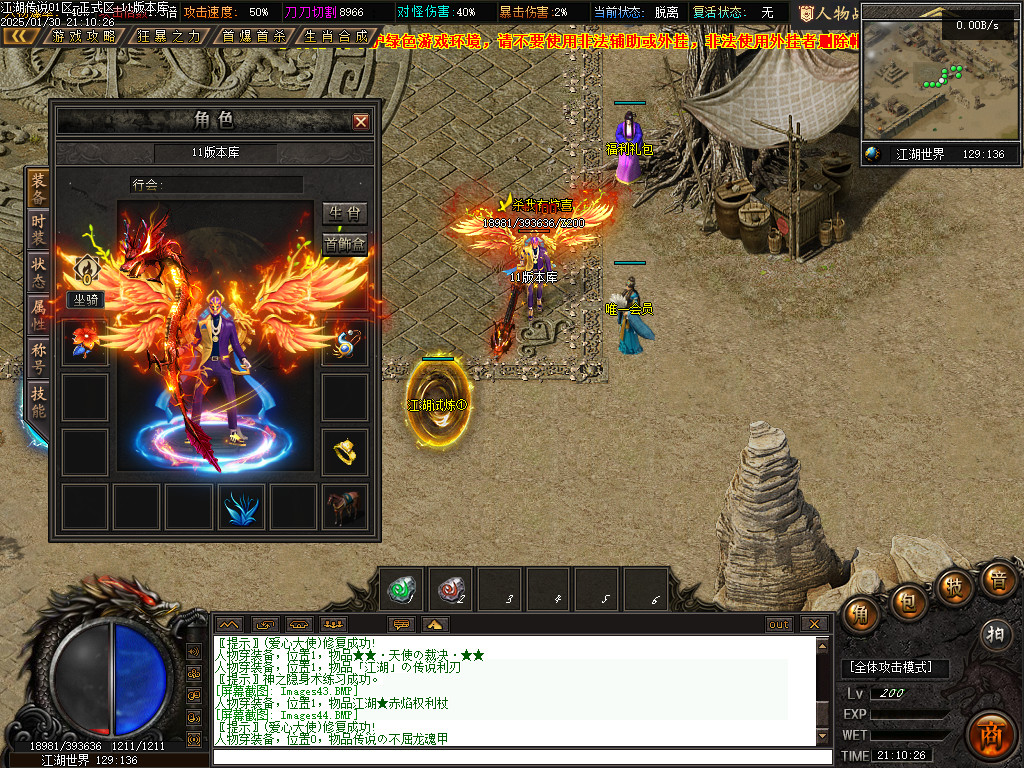The width and height of the screenshot is (1024, 768).
Task: Open the 生肖 zodiac panel
Action: point(344,213)
